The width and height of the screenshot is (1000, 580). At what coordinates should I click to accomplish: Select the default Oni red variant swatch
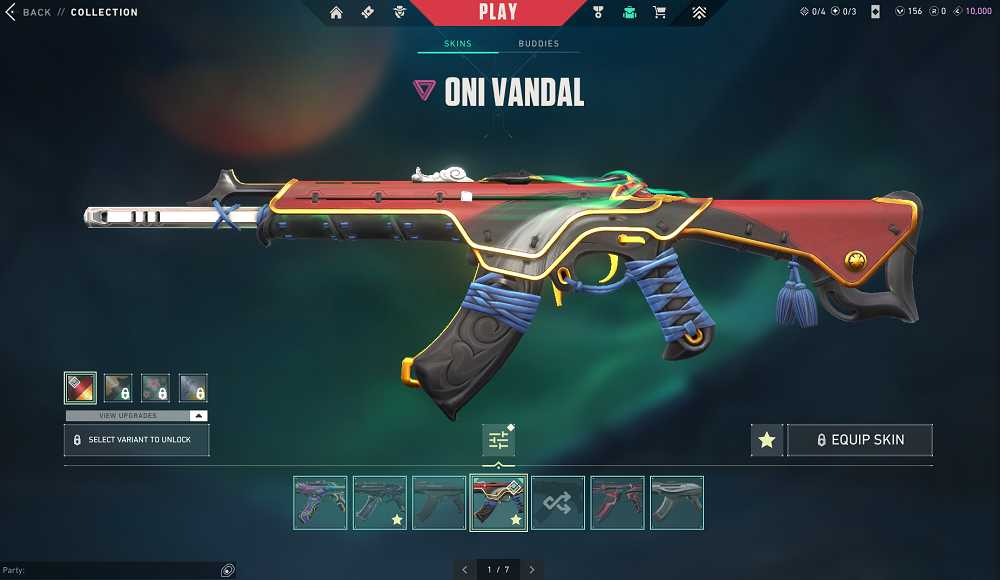point(80,388)
